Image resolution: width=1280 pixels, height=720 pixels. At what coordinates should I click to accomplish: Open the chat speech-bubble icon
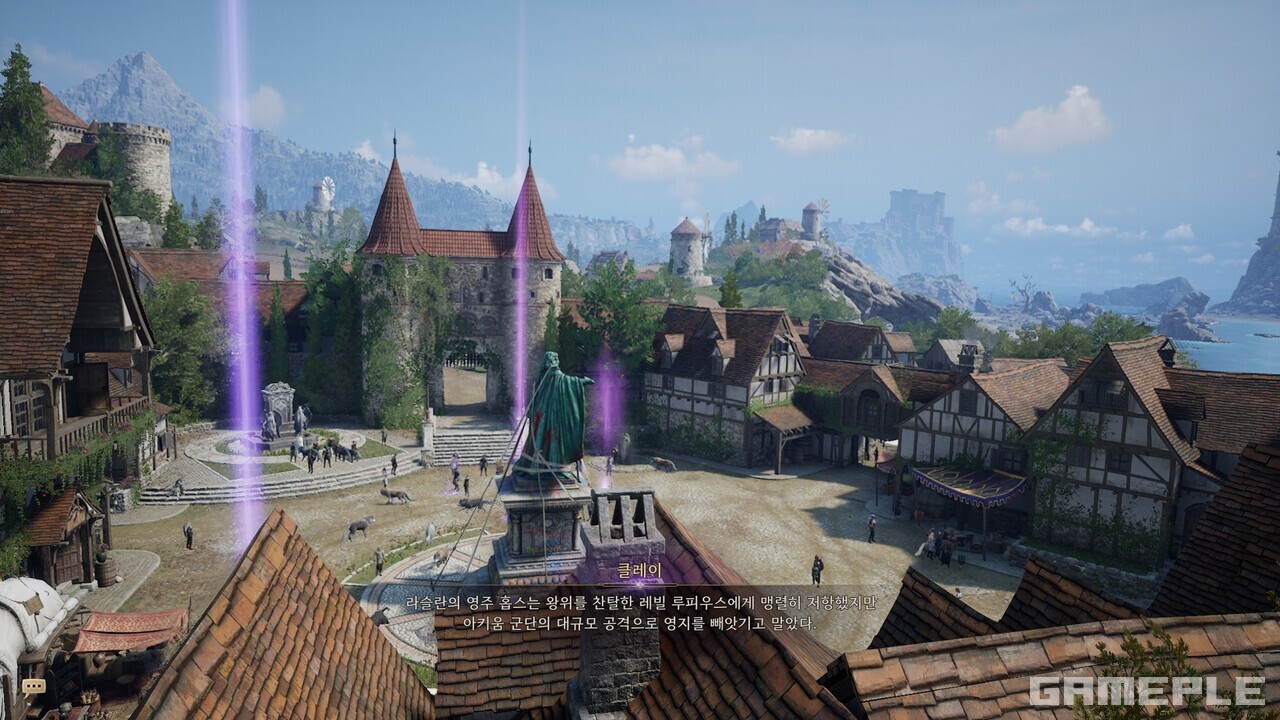click(x=34, y=686)
